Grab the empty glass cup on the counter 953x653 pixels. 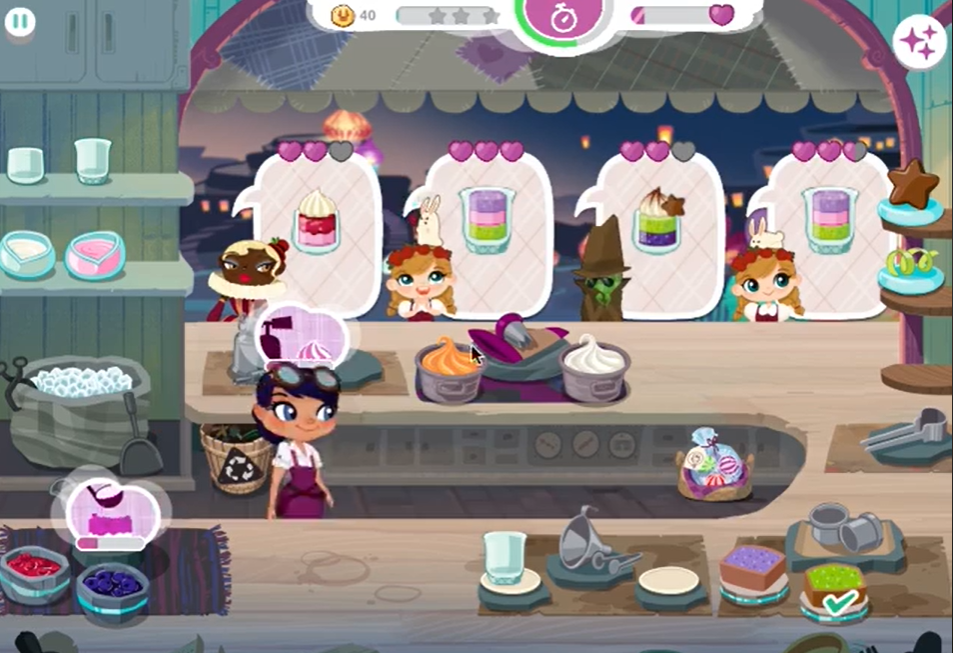pos(504,560)
